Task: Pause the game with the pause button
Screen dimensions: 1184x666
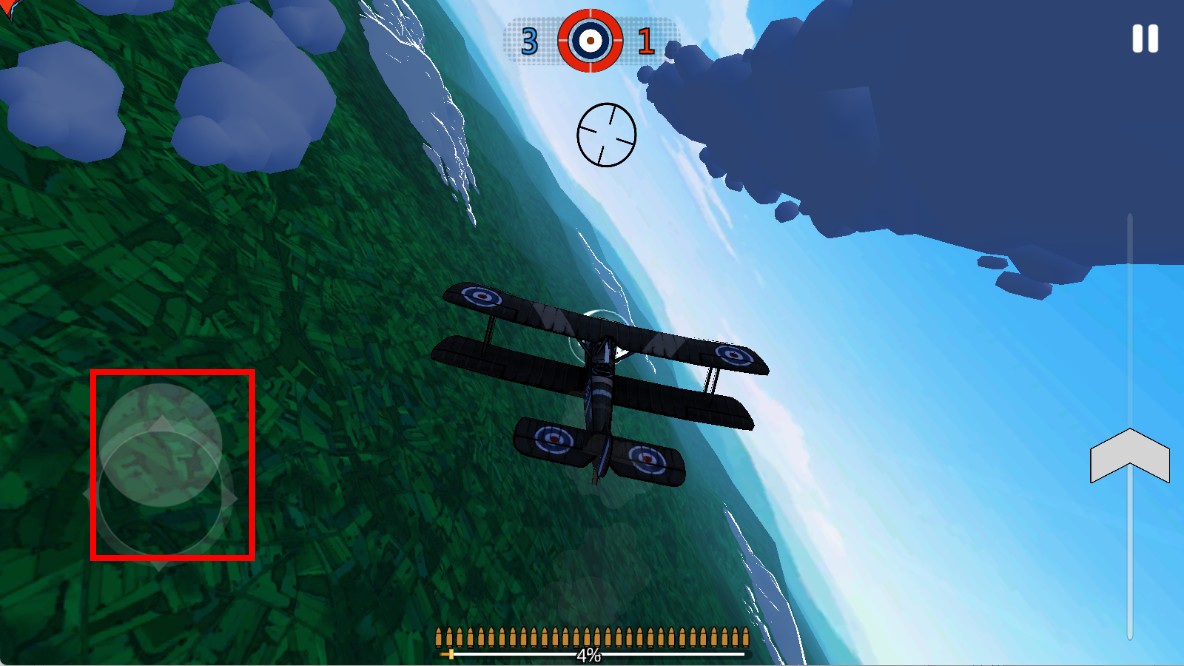Action: click(1144, 39)
